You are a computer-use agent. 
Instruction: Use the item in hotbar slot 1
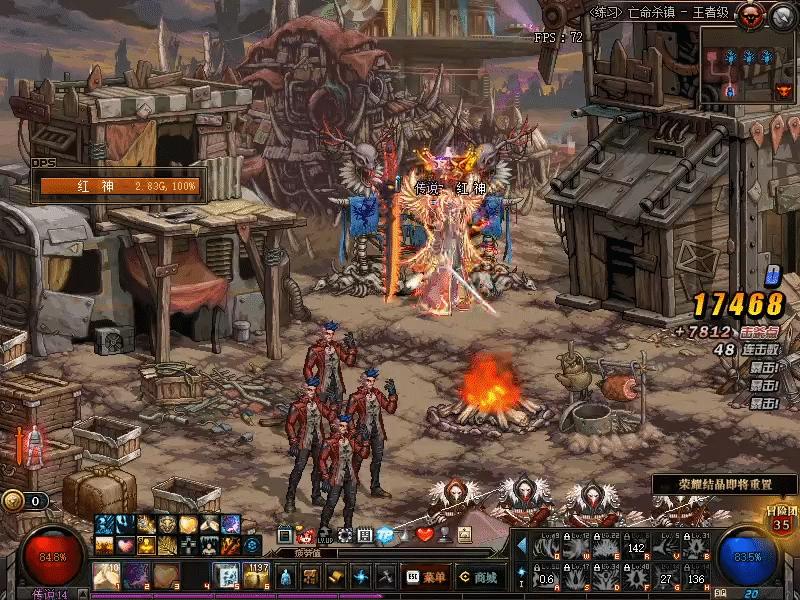point(107,577)
